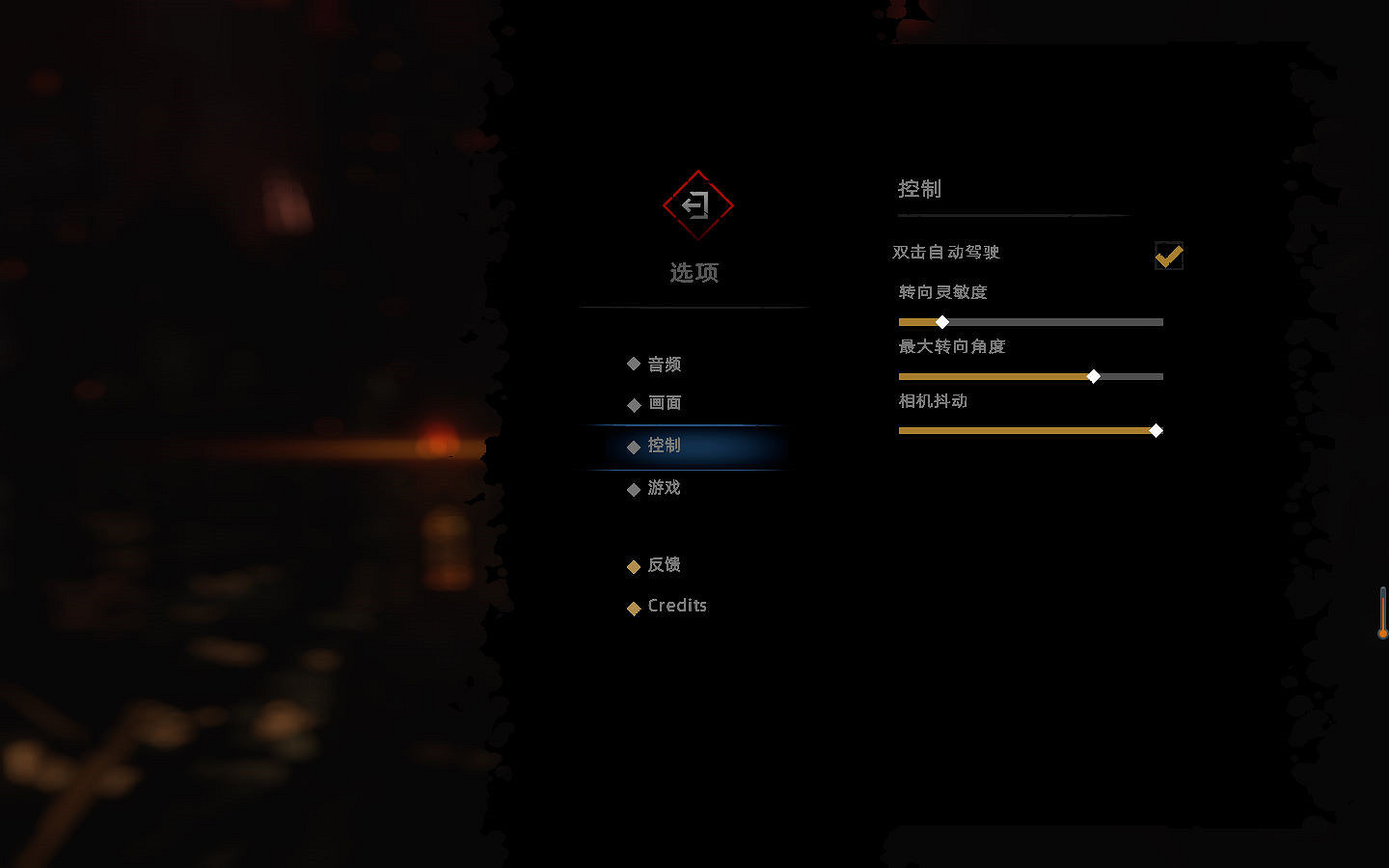Click the 选项 options title

tap(696, 272)
